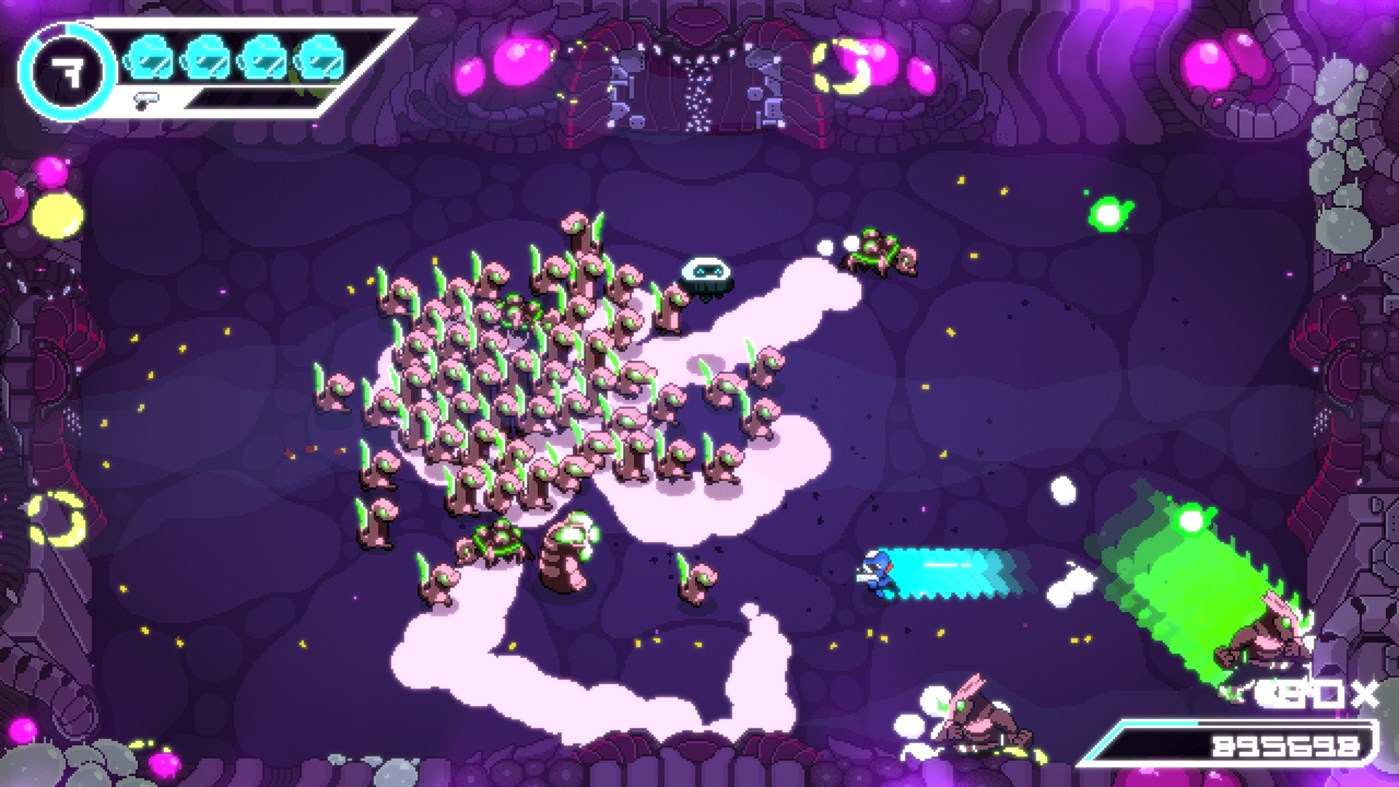Click the hovering drone above the enemy swarm
This screenshot has height=787, width=1399.
709,278
